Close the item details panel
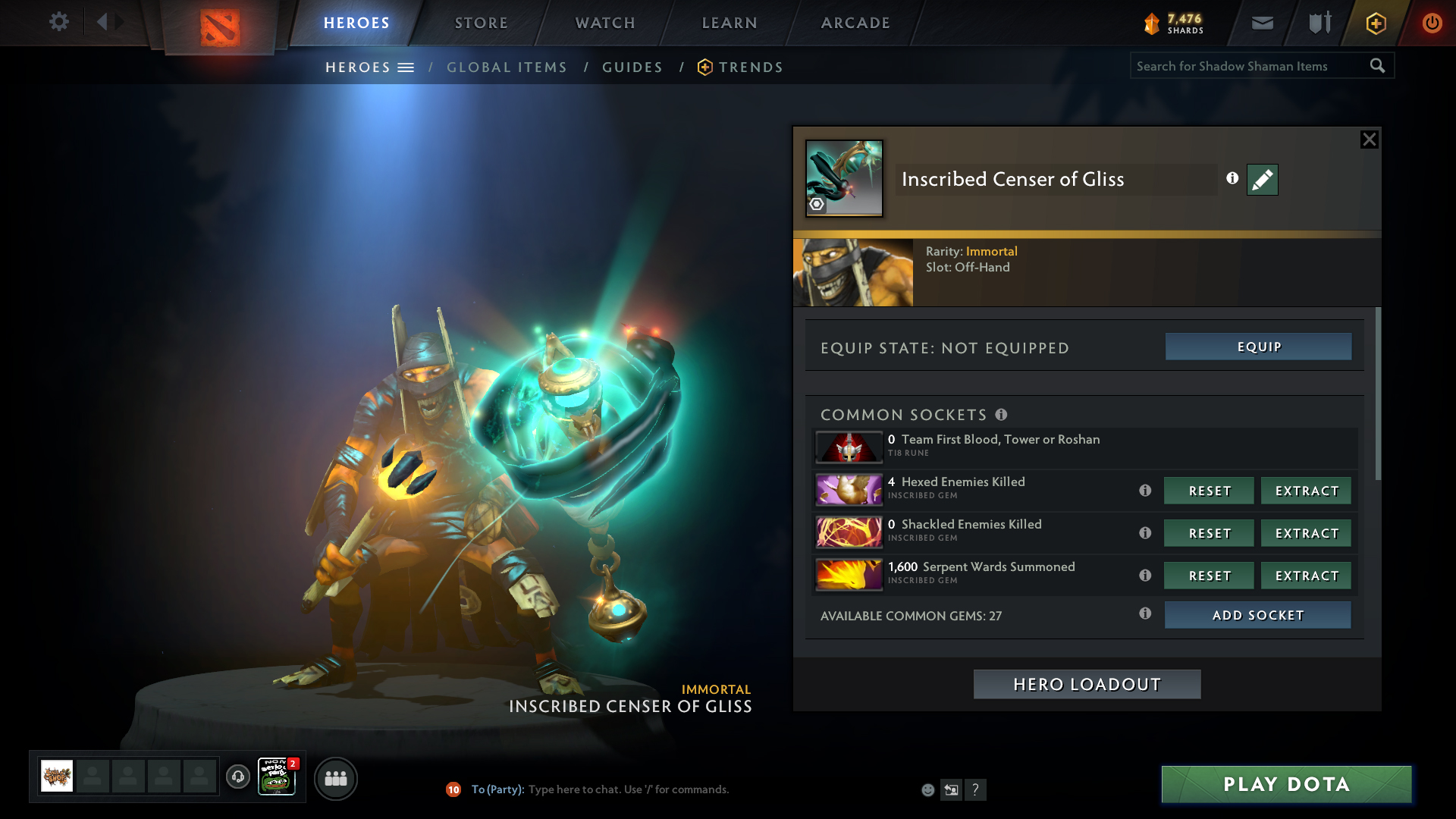This screenshot has width=1456, height=819. 1369,140
